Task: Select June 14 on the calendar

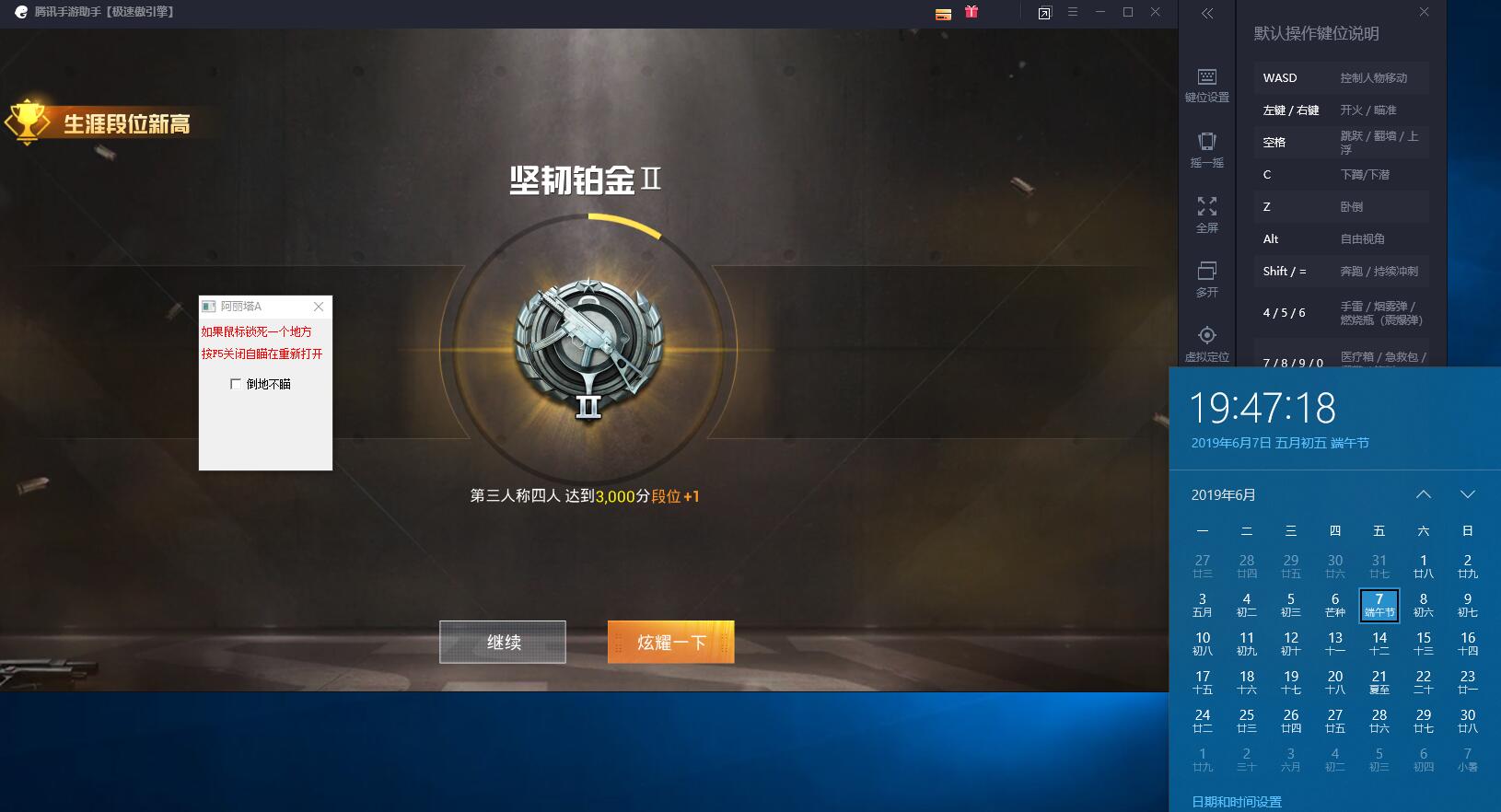Action: 1379,642
